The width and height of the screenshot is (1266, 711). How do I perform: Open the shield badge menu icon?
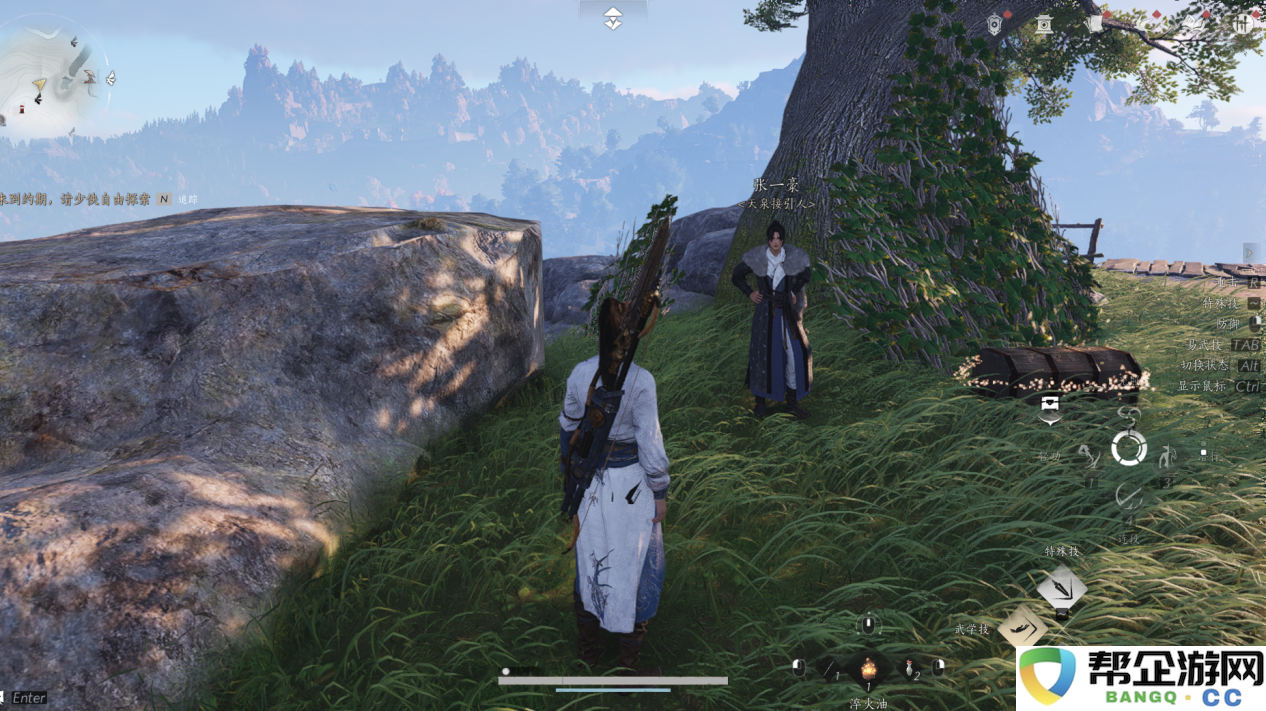(x=995, y=24)
